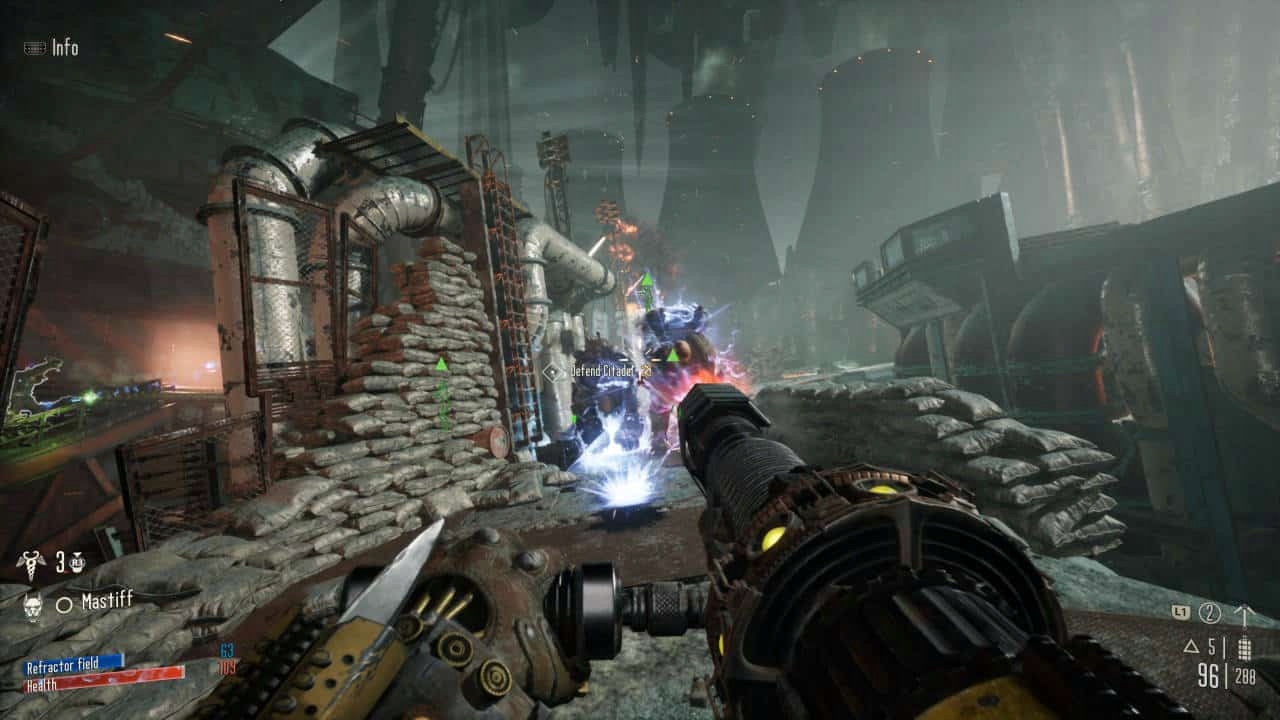This screenshot has height=720, width=1280.
Task: Open the Mastiff companion label
Action: [107, 601]
